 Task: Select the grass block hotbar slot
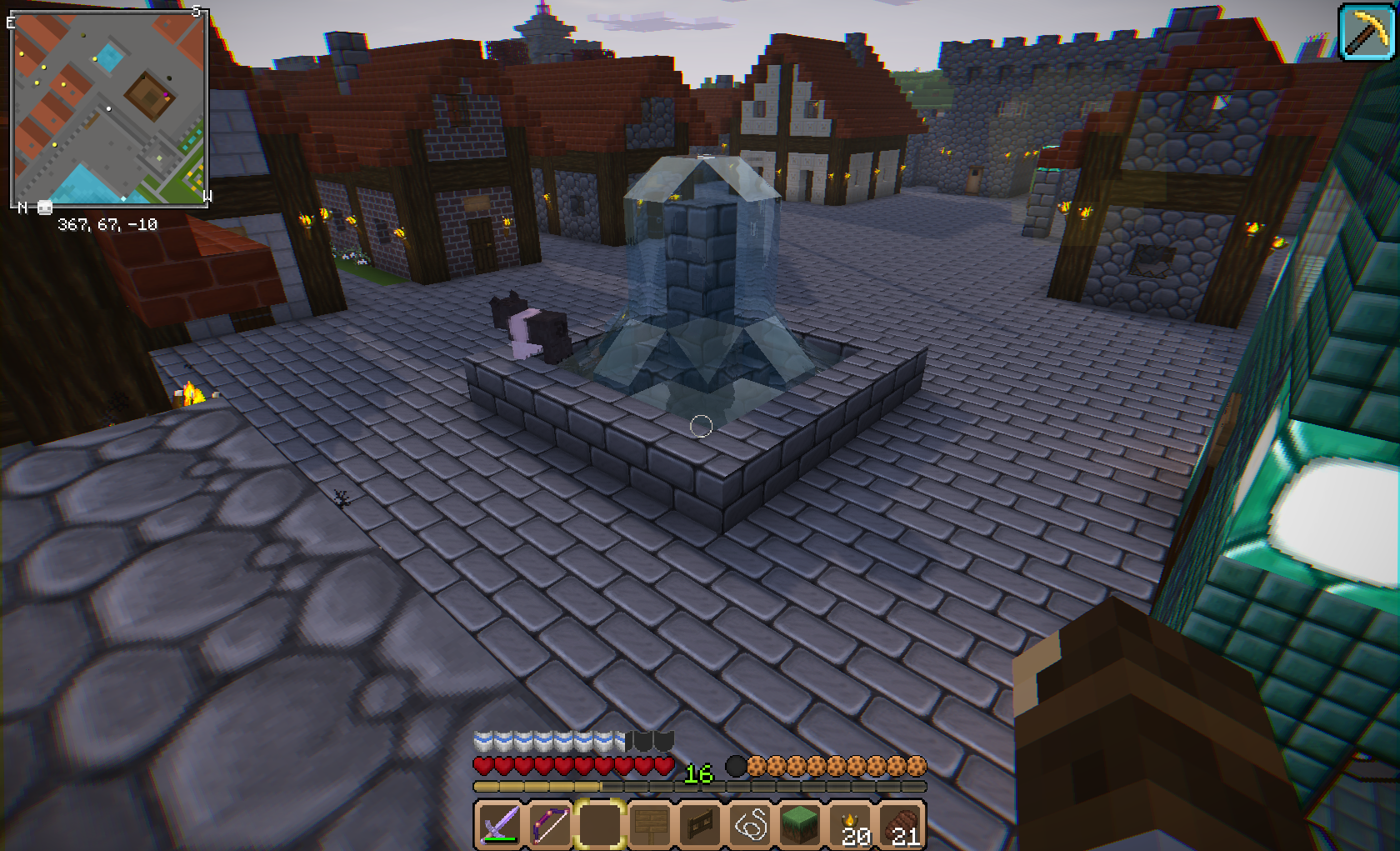801,825
